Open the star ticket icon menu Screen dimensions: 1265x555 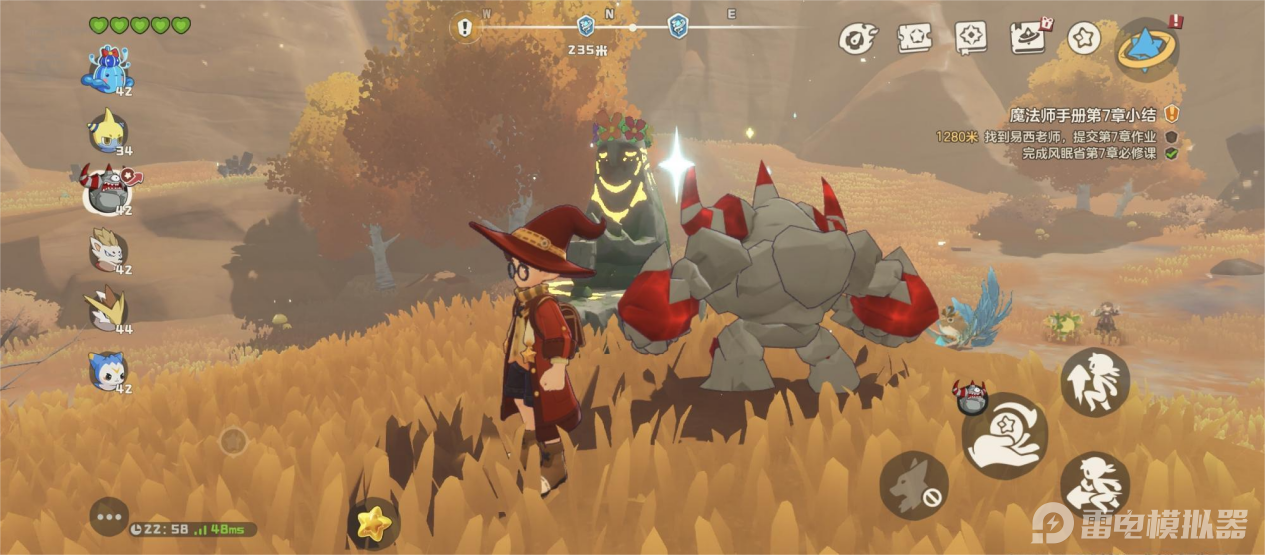914,38
